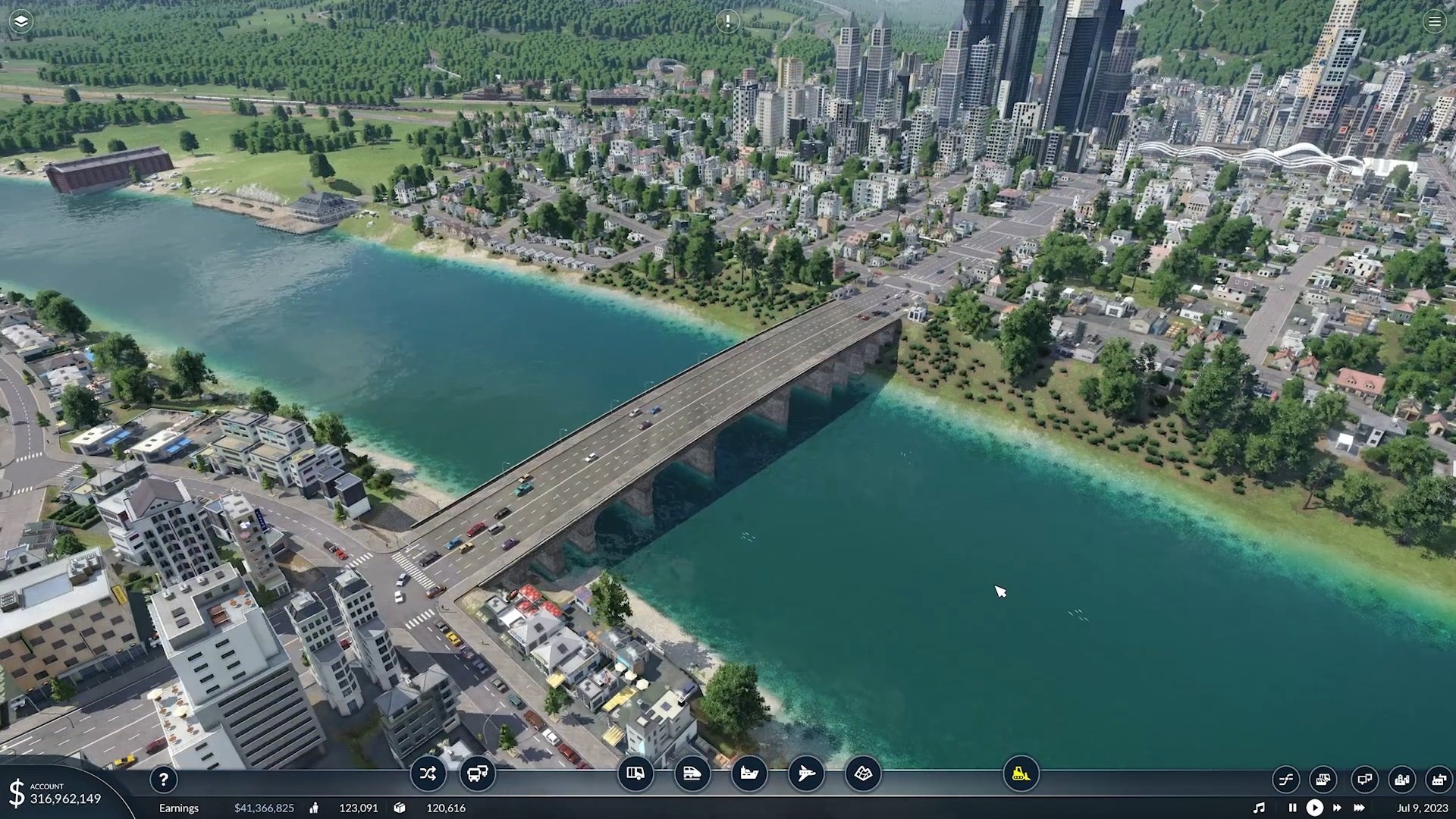
Task: Activate the yellow bulldozer tool
Action: click(1021, 774)
